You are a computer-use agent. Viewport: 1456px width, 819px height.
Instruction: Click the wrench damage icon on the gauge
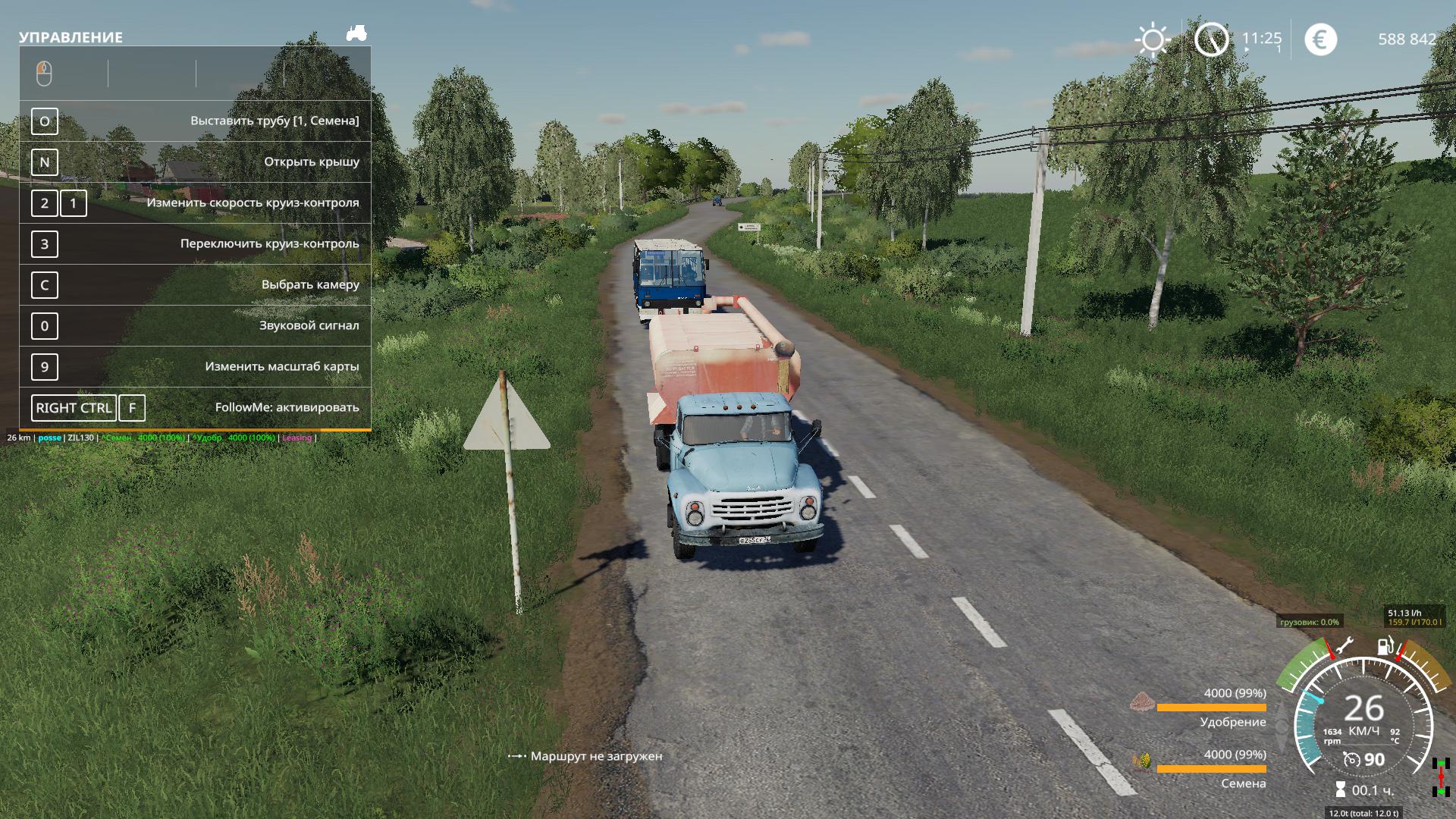[x=1343, y=647]
